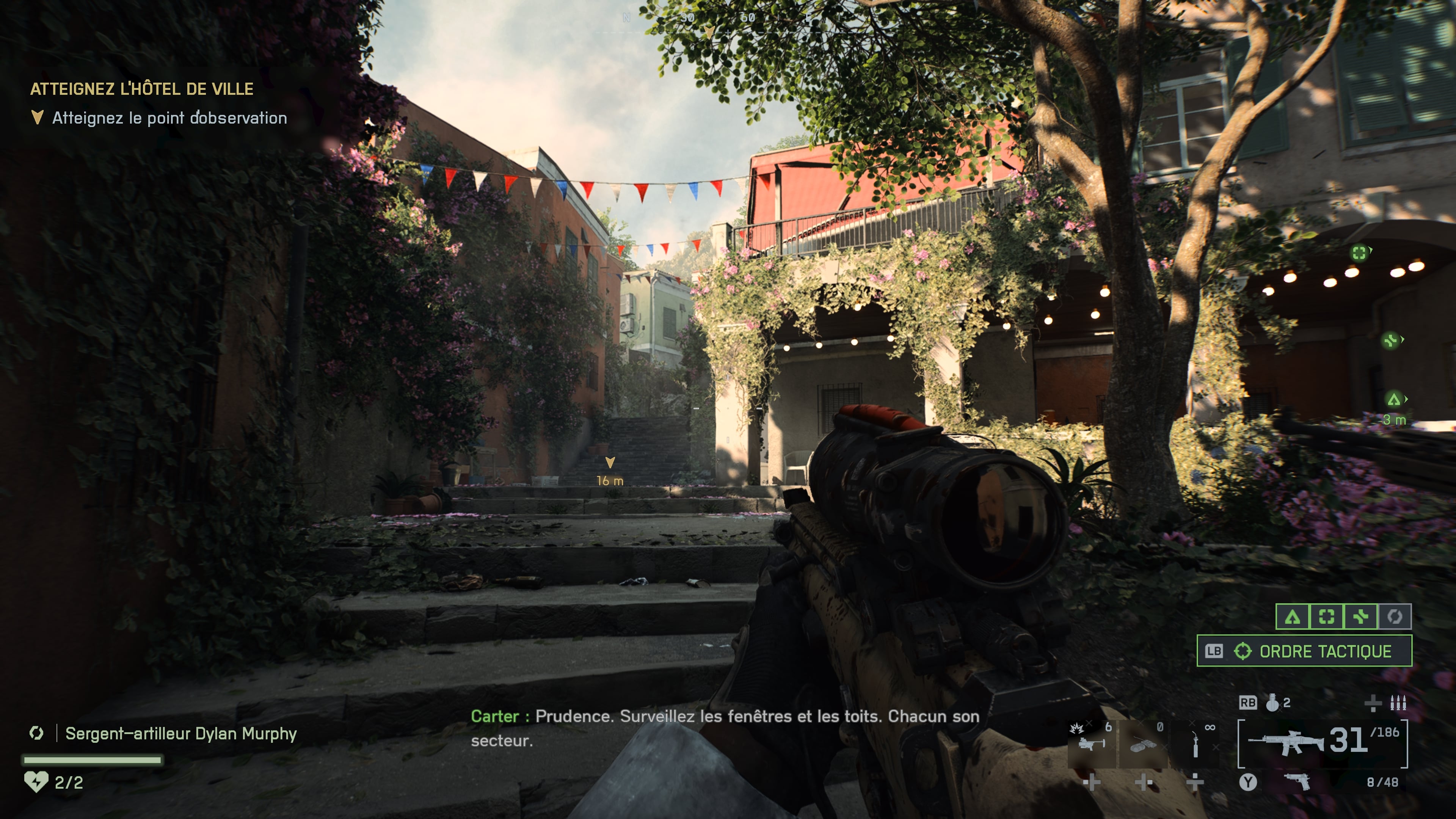Screen dimensions: 1456x819
Task: Choose the square brackets squad order icon
Action: point(1327,617)
